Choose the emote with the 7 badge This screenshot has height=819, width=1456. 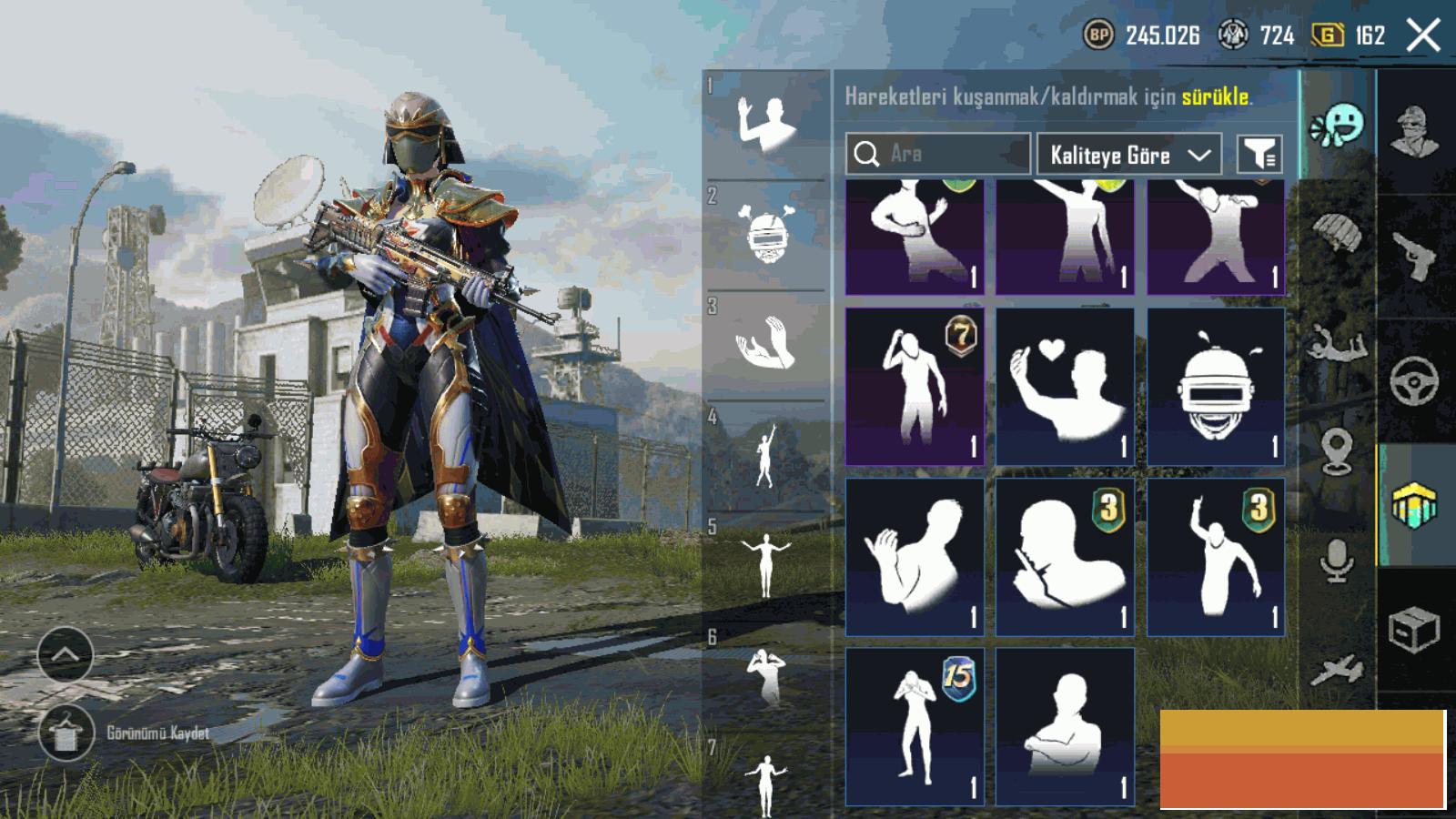tap(915, 387)
